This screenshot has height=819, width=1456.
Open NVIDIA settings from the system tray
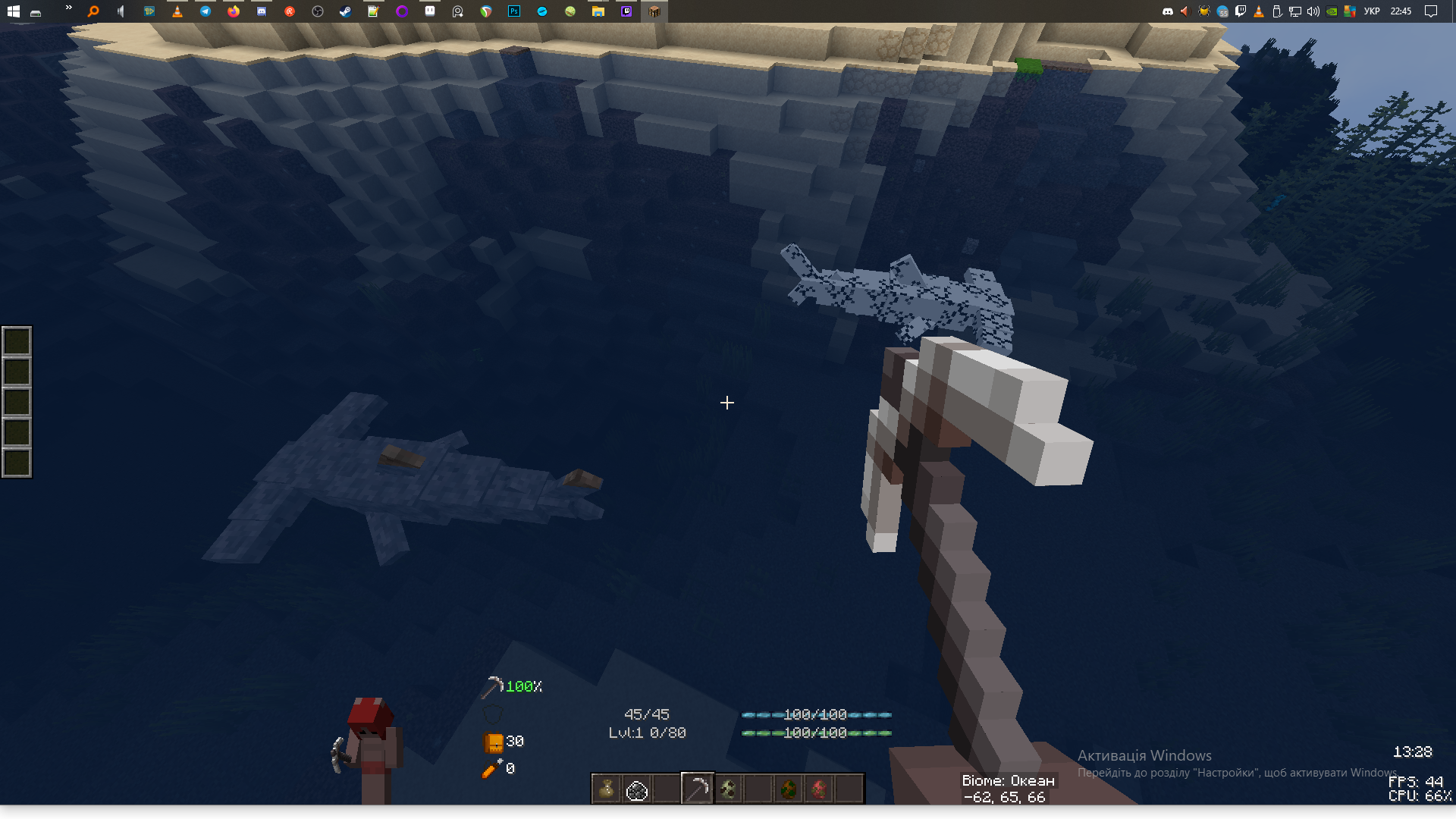[1331, 11]
